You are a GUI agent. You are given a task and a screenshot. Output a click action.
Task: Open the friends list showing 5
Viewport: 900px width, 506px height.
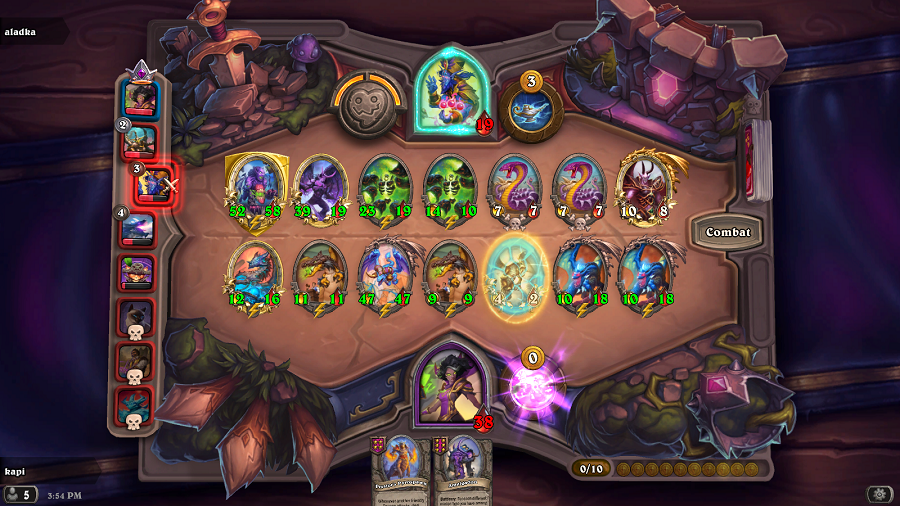click(19, 494)
